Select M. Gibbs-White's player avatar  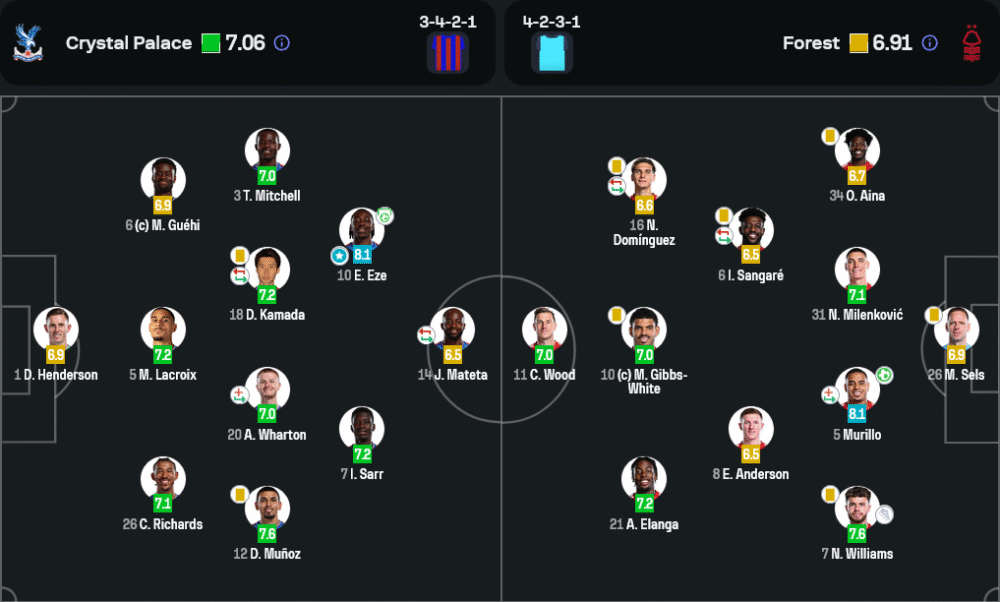click(644, 330)
